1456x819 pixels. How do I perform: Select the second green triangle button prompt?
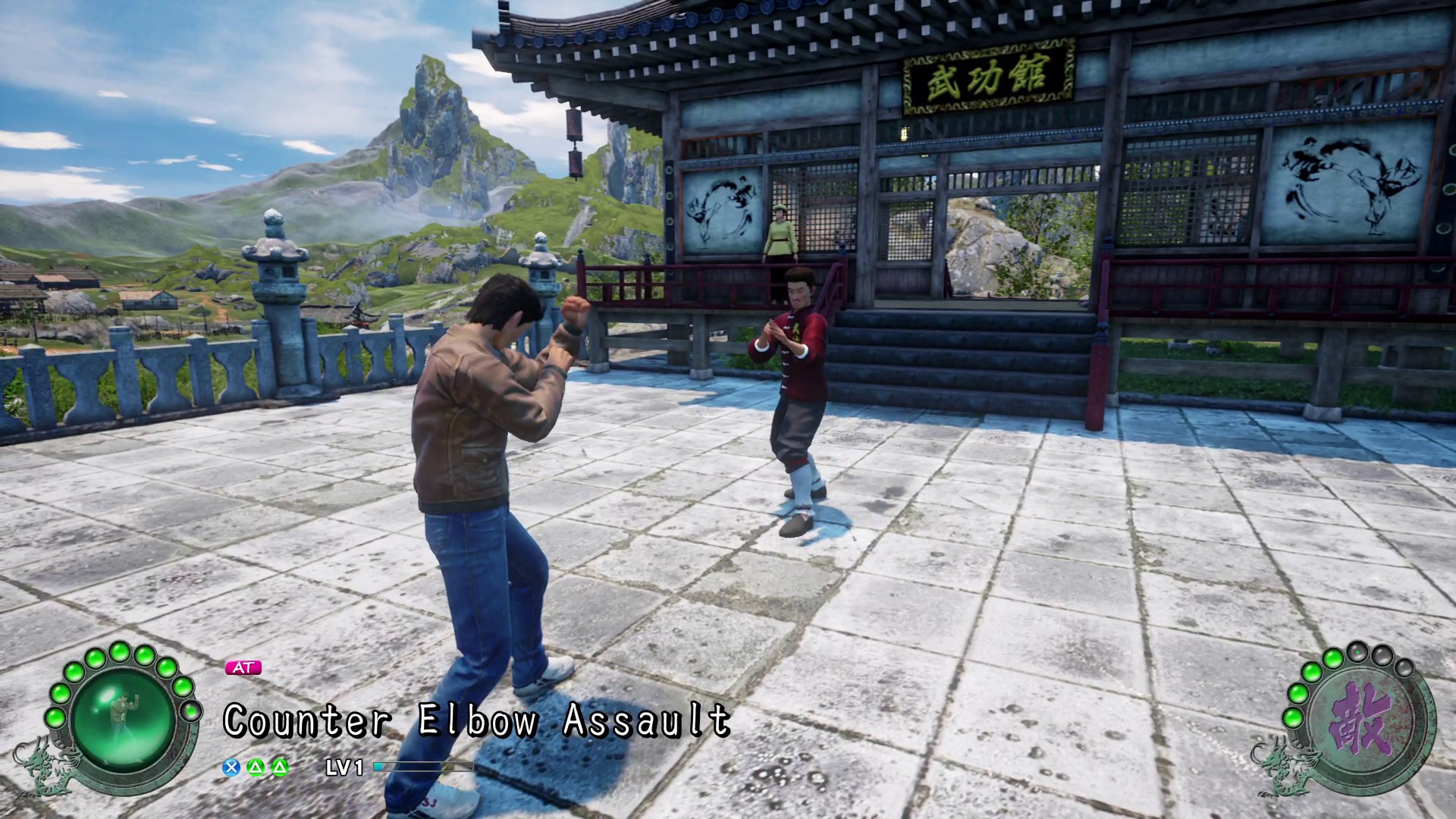[281, 768]
